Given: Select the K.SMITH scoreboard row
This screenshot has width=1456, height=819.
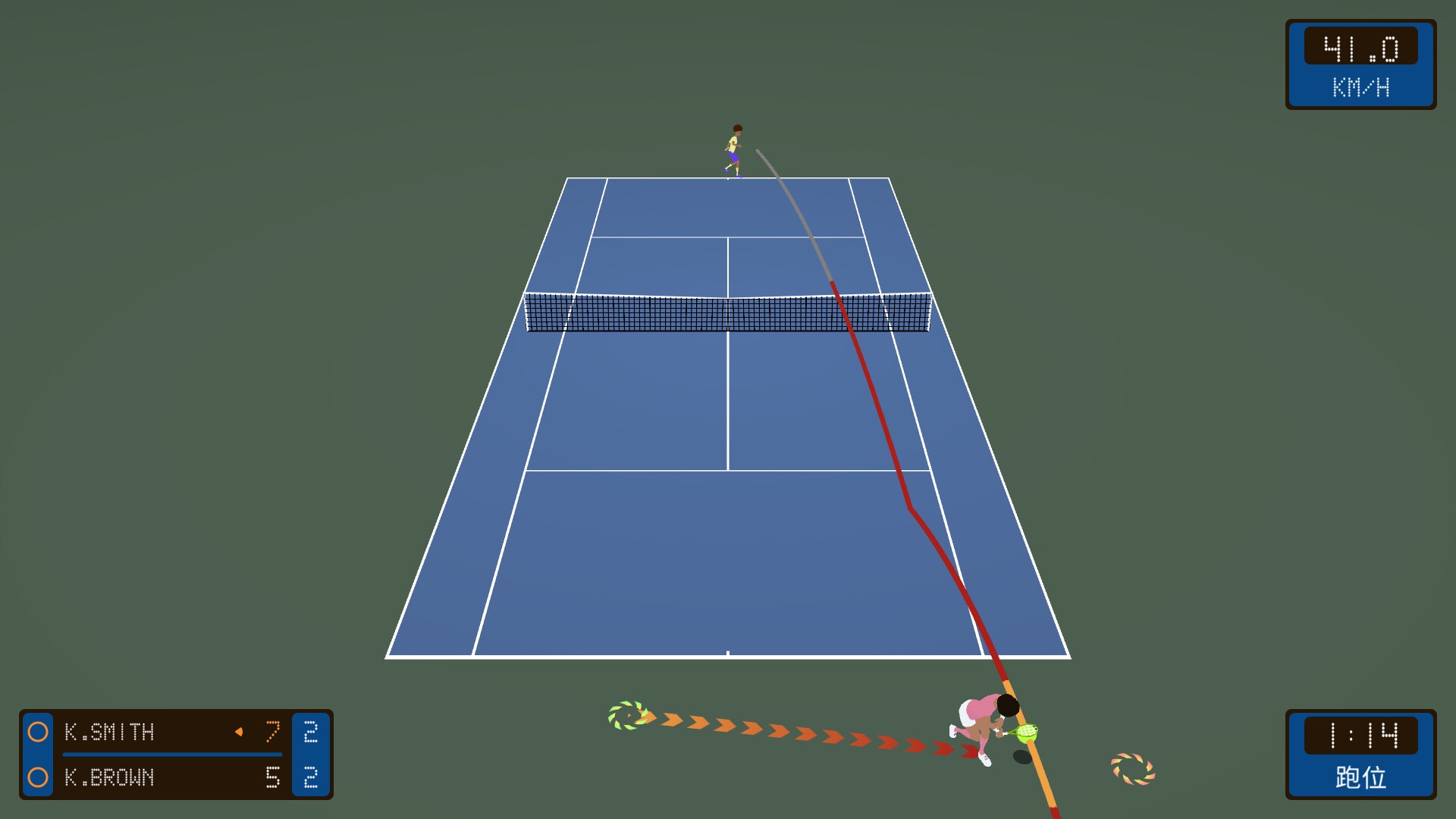Looking at the screenshot, I should click(x=152, y=733).
